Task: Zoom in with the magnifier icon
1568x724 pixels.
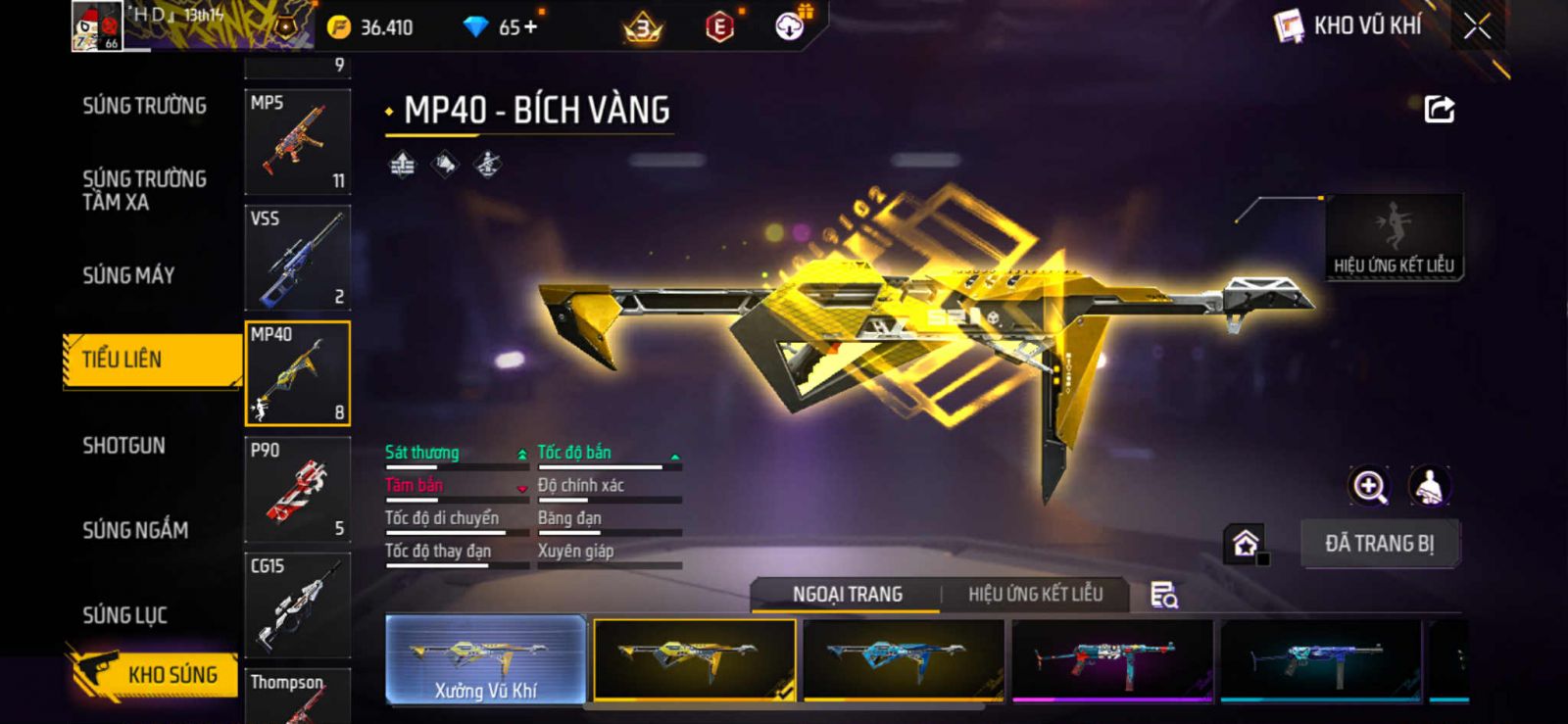Action: (x=1369, y=486)
